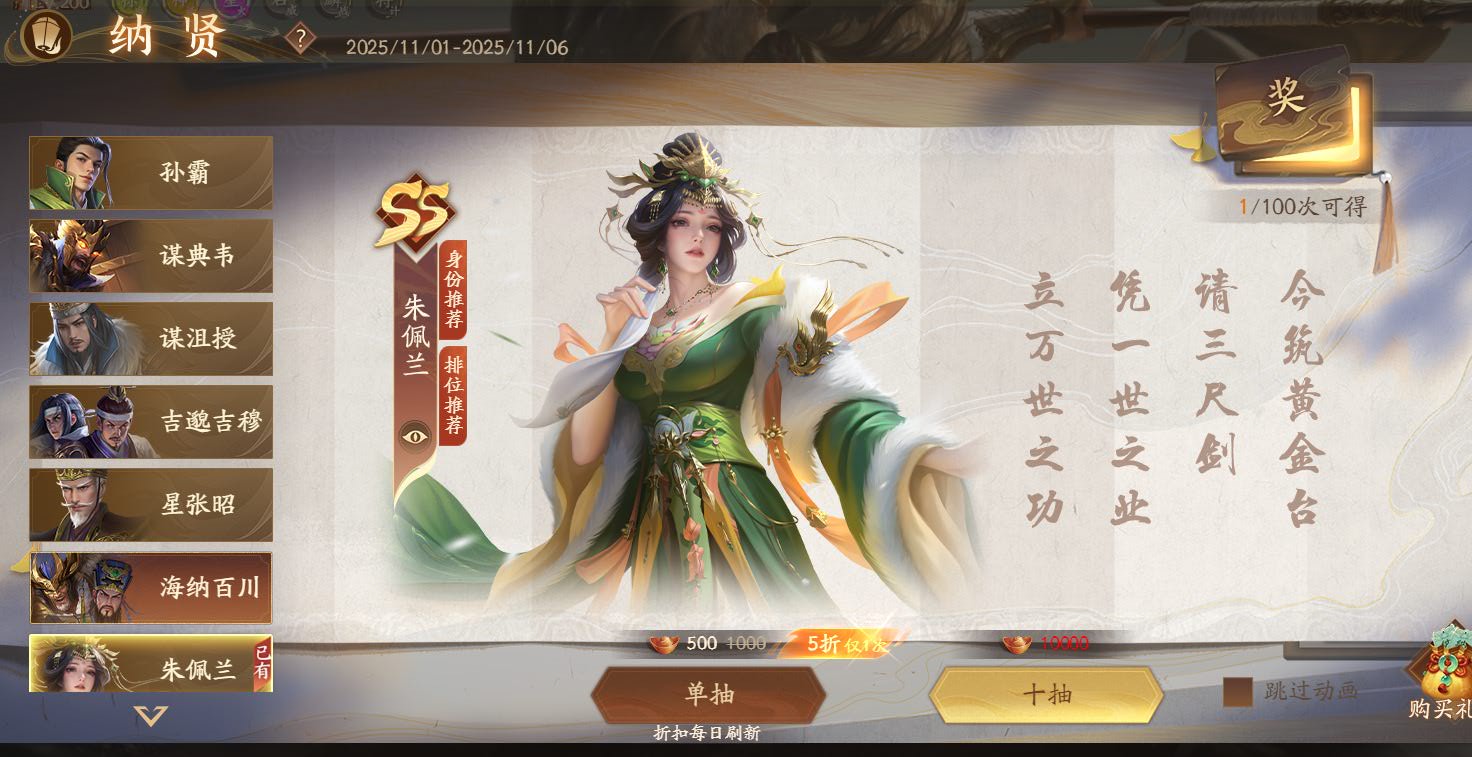Choose the 谋沮授 banner

pyautogui.click(x=151, y=339)
